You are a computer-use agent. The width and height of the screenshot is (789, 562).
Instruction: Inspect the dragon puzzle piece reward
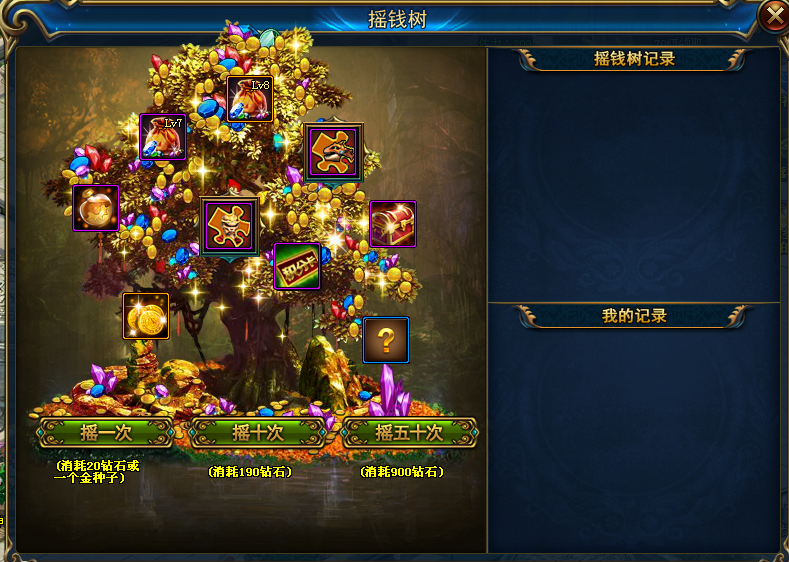tap(334, 151)
